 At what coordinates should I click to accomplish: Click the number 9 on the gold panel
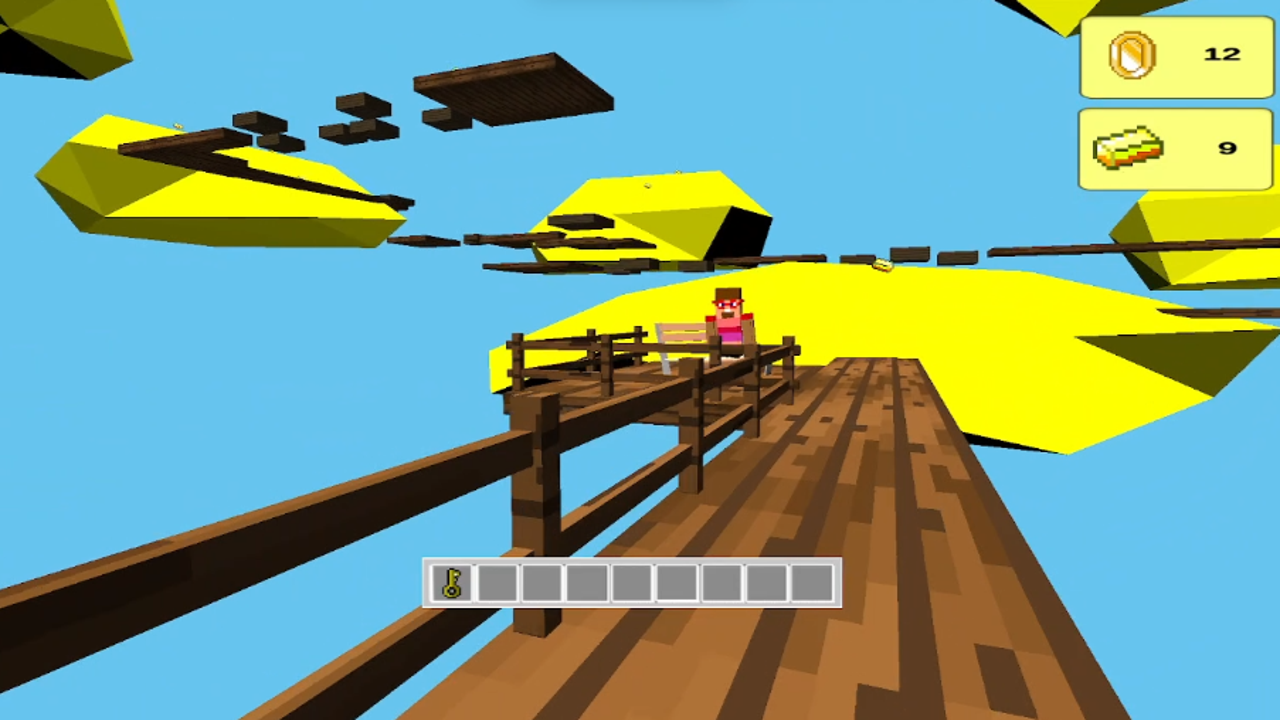1226,148
